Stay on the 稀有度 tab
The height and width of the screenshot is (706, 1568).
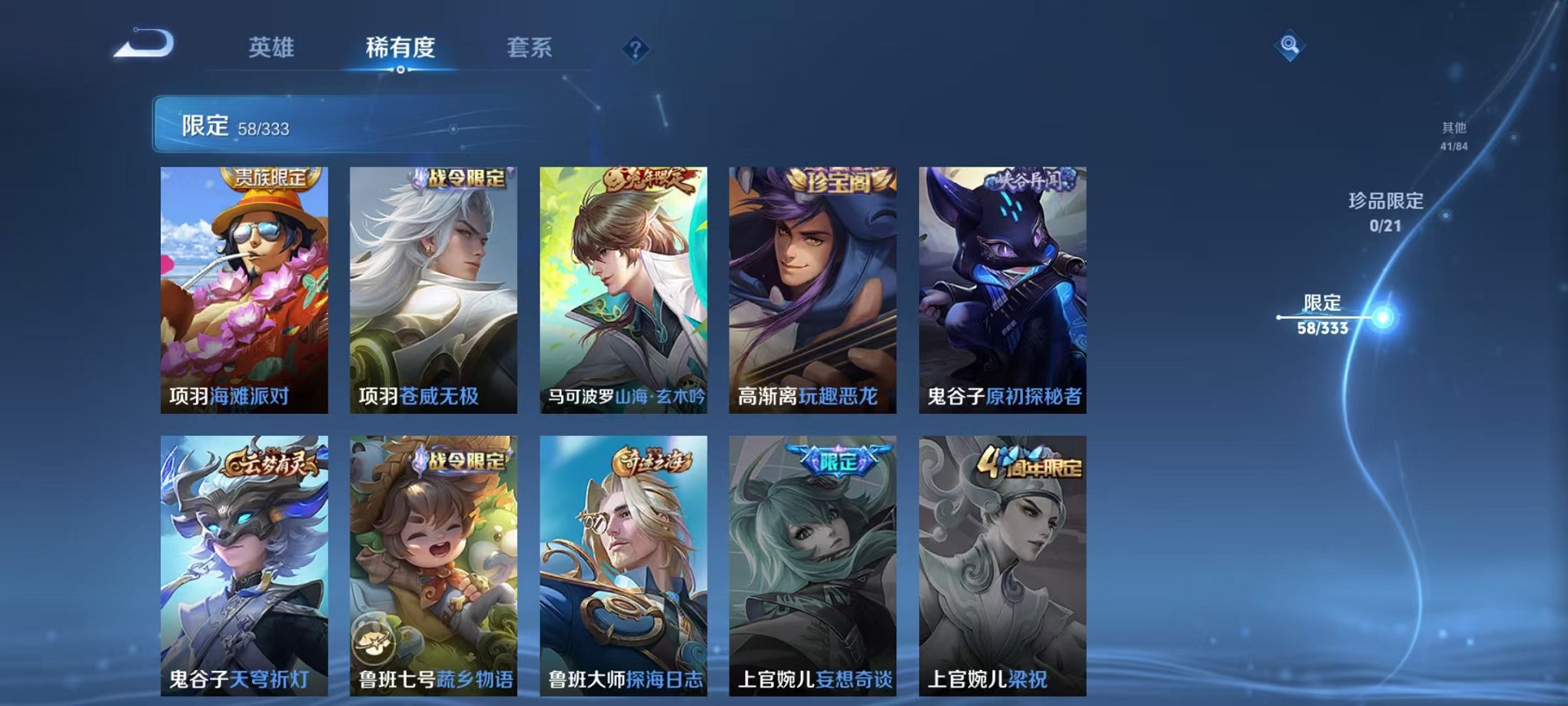pos(399,46)
